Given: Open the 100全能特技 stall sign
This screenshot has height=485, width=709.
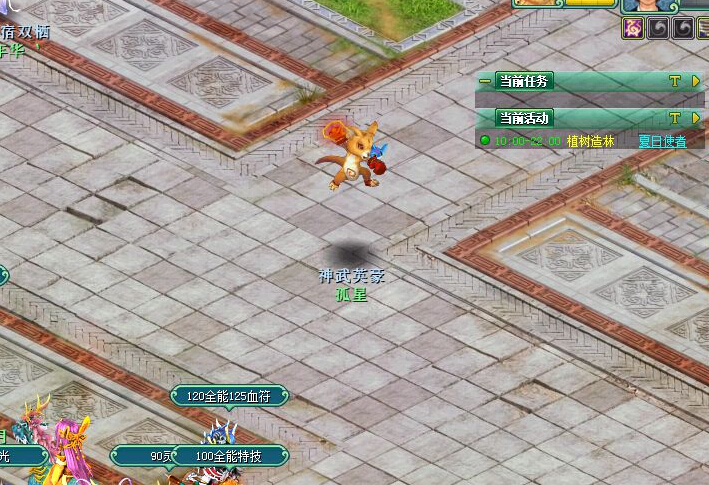Looking at the screenshot, I should click(x=228, y=456).
